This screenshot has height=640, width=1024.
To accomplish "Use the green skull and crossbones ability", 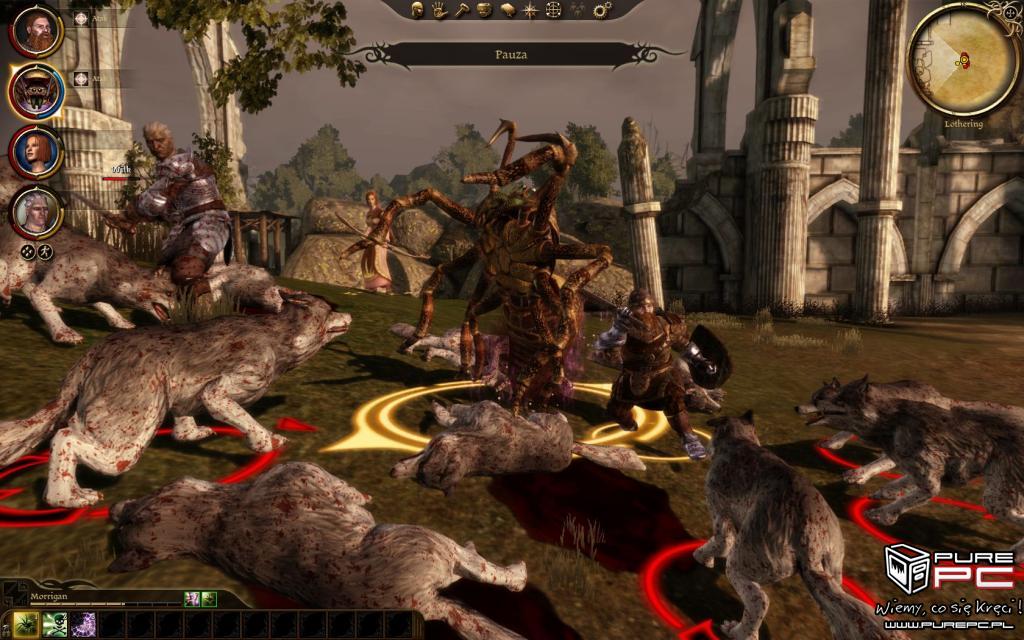I will coord(55,625).
